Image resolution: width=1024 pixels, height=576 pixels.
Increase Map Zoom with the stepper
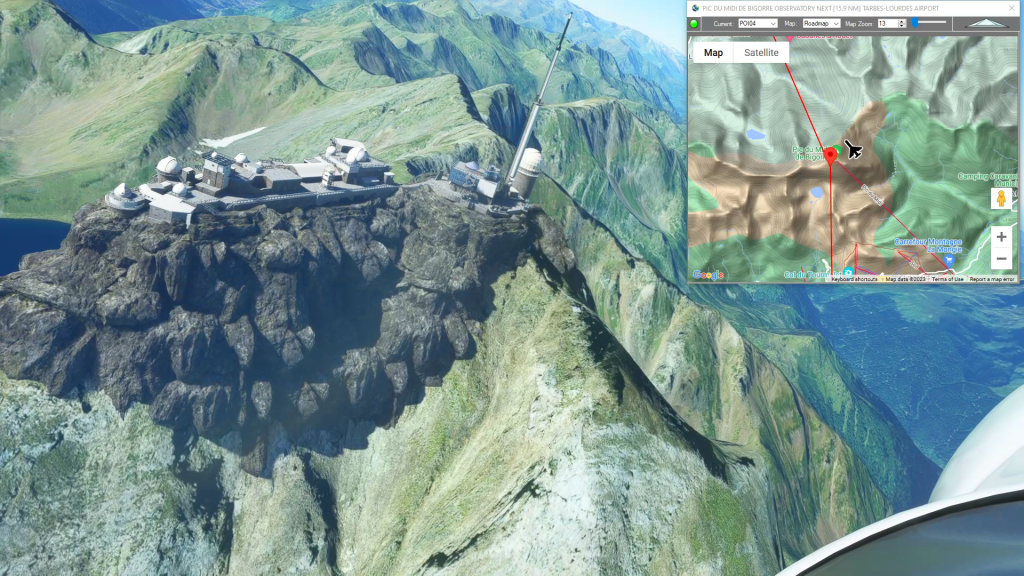[x=902, y=20]
